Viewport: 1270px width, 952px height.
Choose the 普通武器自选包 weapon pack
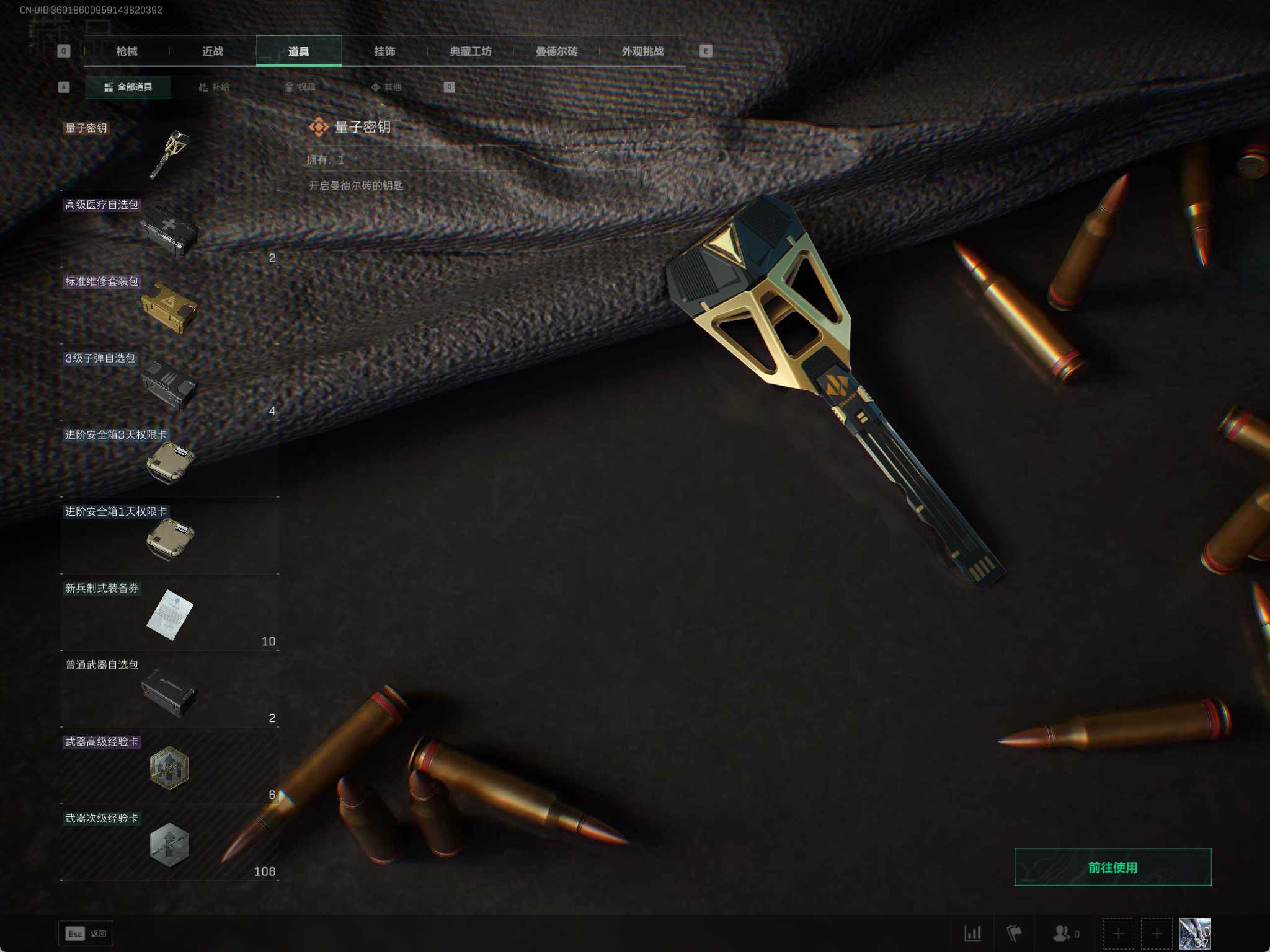[x=169, y=690]
